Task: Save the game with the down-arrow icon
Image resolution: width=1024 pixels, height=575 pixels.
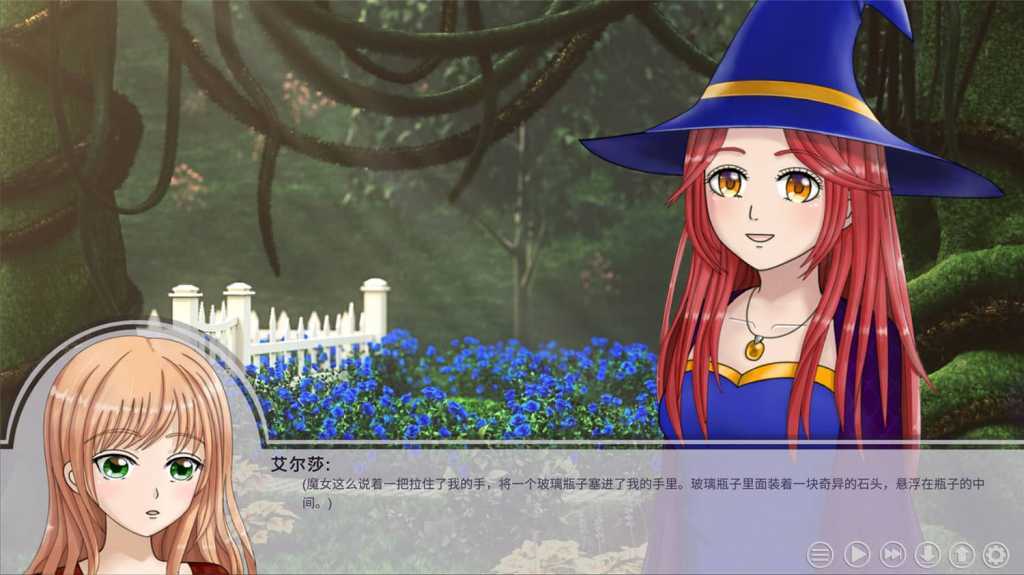Action: (x=927, y=554)
